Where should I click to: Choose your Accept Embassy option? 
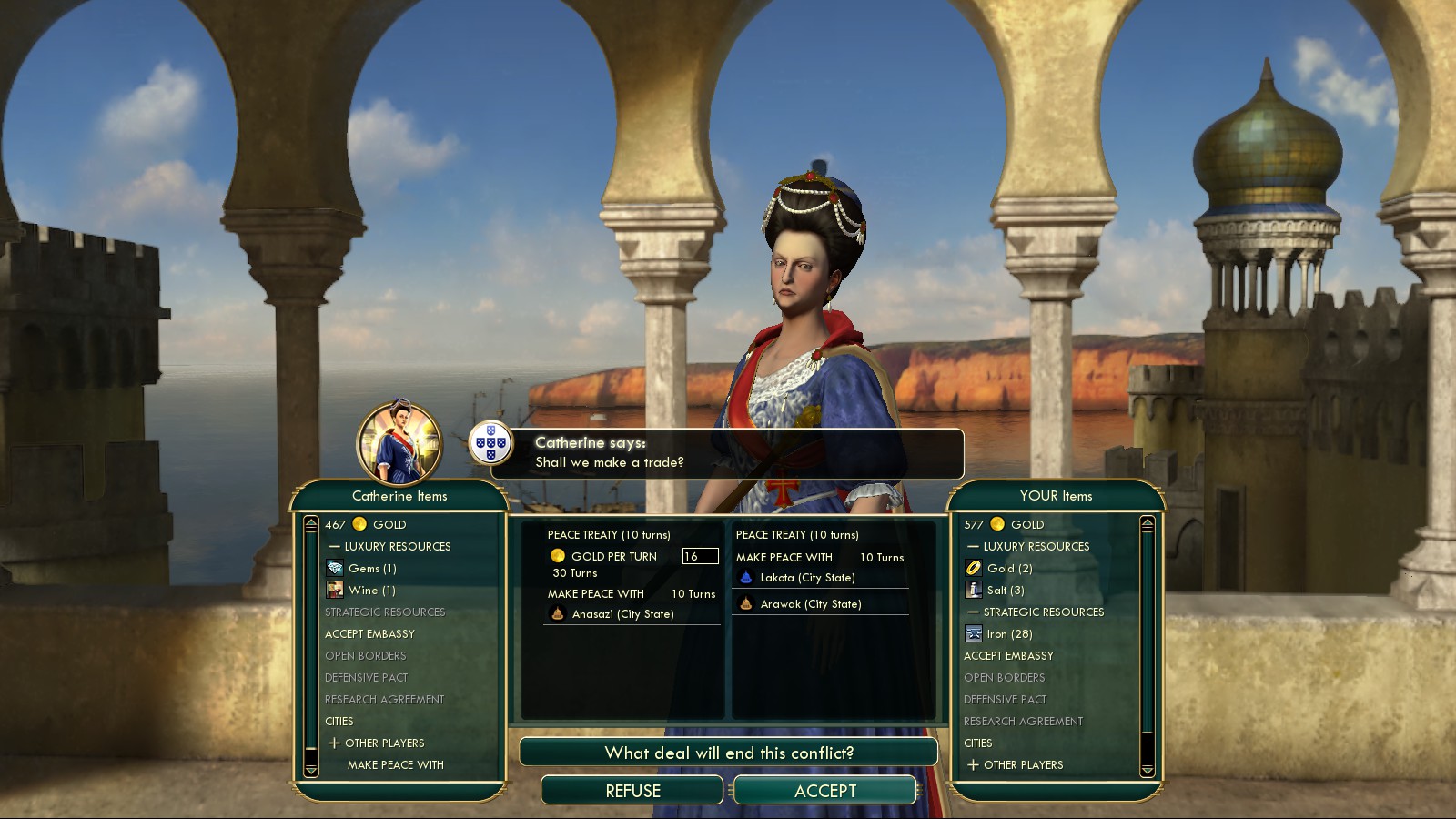point(1008,656)
